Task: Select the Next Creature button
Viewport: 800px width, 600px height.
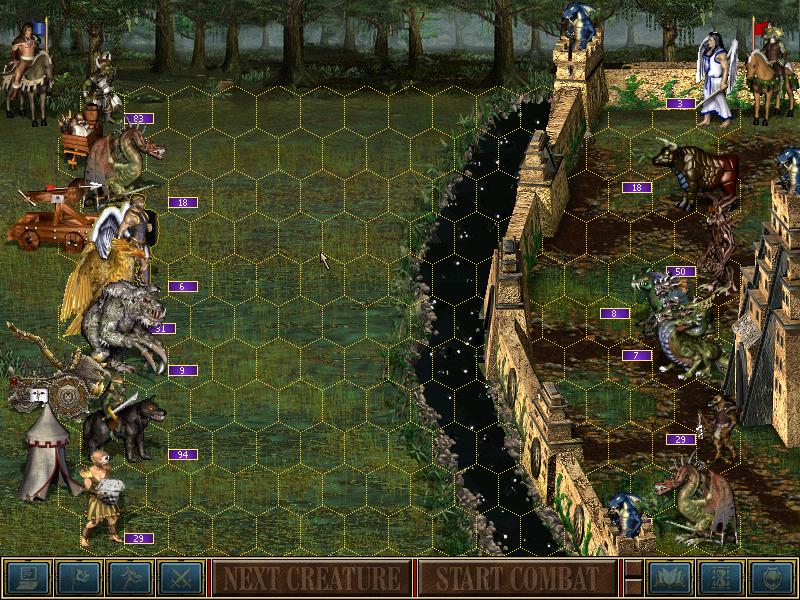Action: 311,578
